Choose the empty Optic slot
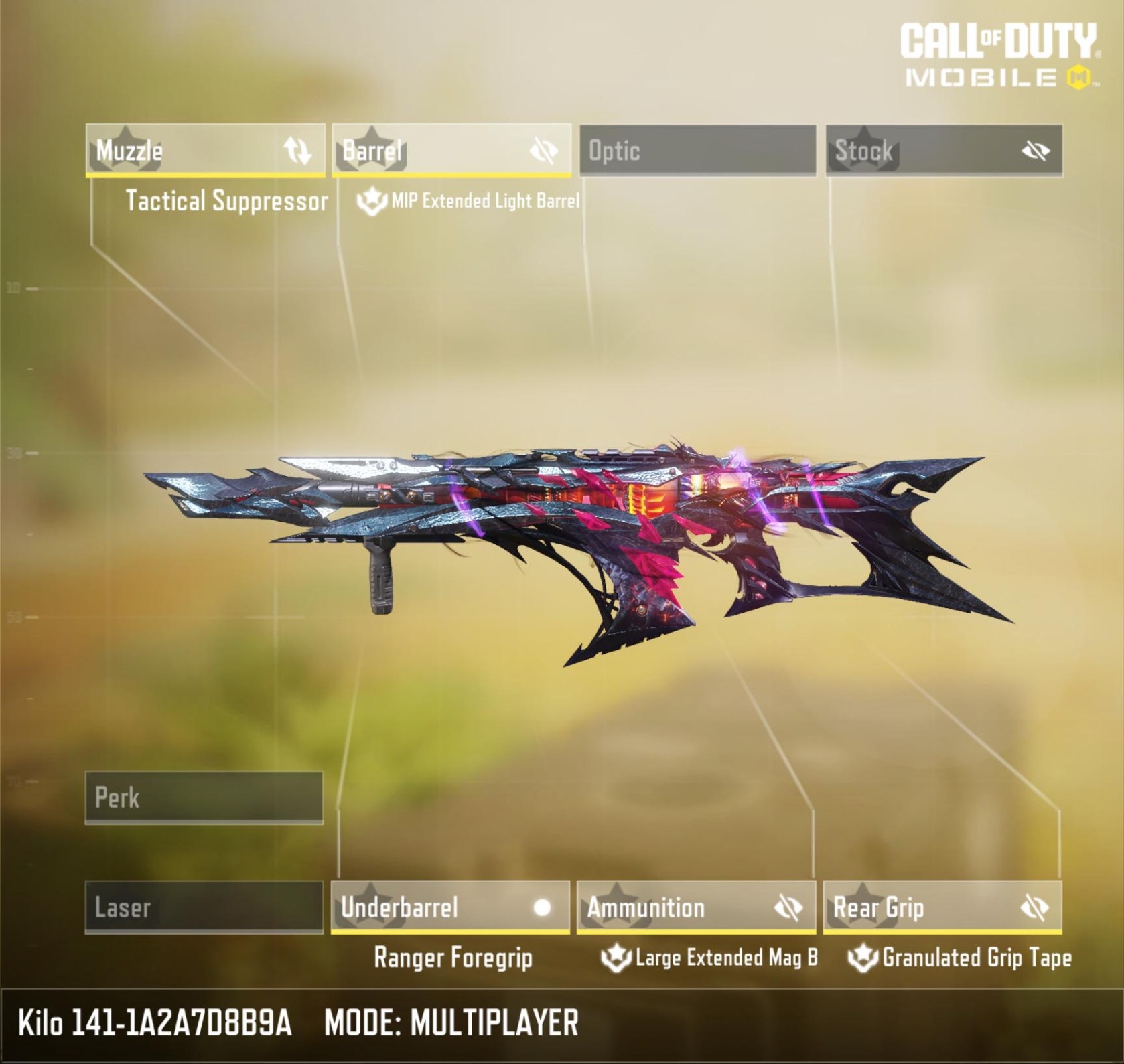This screenshot has height=1064, width=1124. coord(697,151)
